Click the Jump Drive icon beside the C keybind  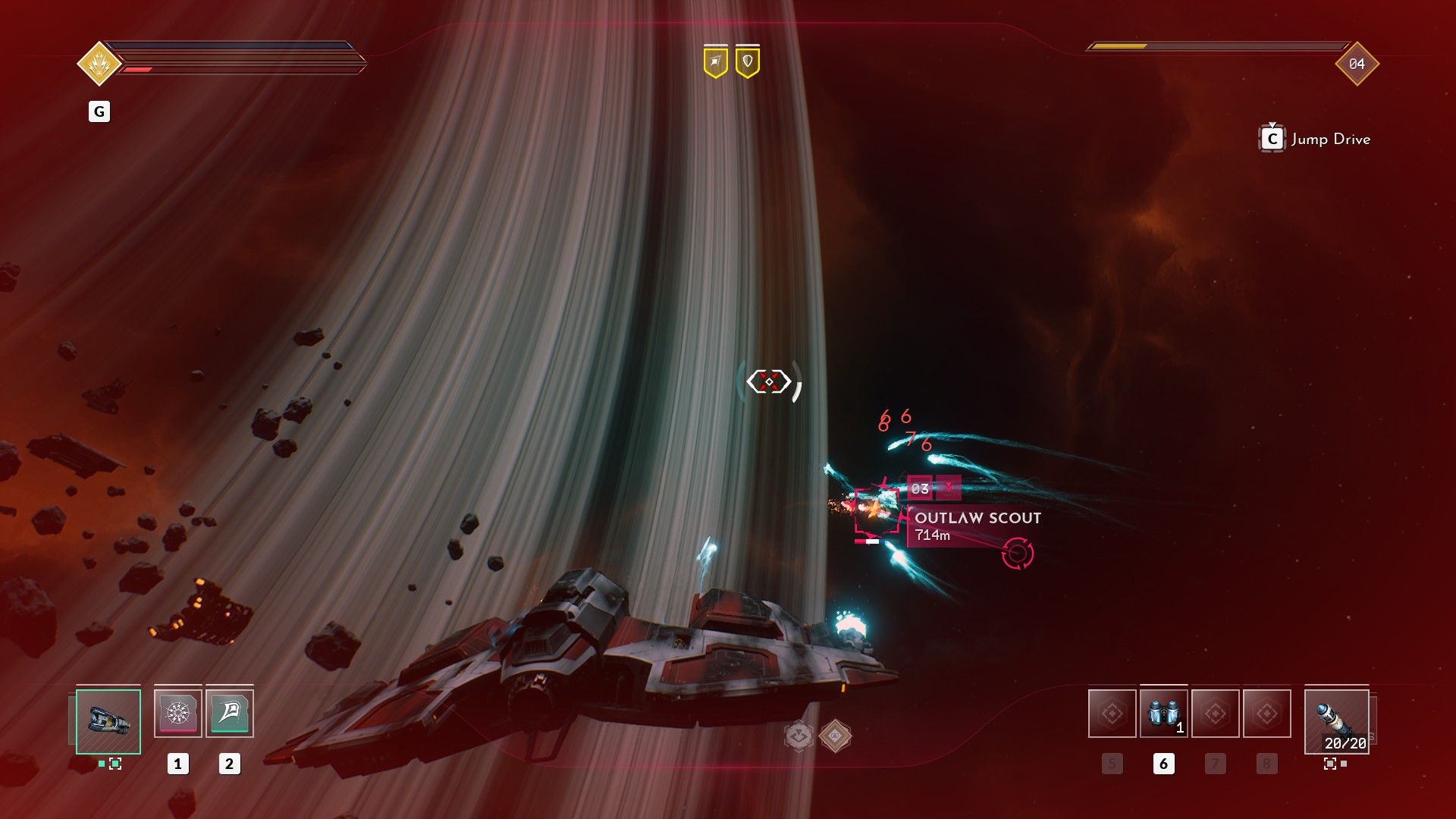[x=1273, y=139]
